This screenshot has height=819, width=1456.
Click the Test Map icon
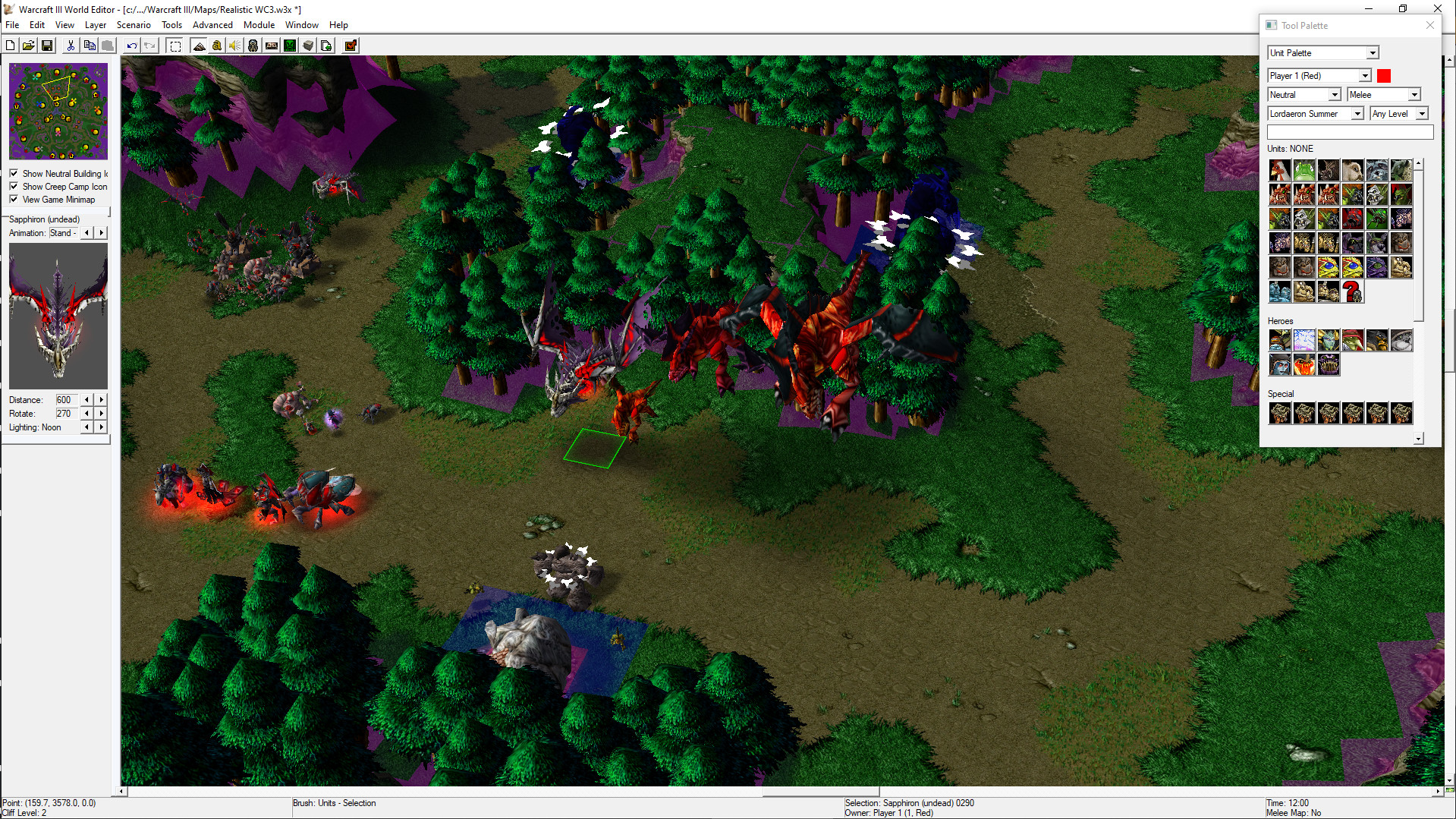click(x=350, y=46)
